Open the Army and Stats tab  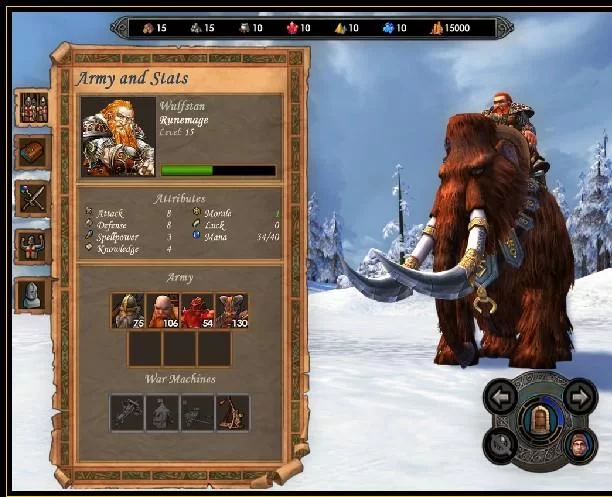tap(33, 108)
